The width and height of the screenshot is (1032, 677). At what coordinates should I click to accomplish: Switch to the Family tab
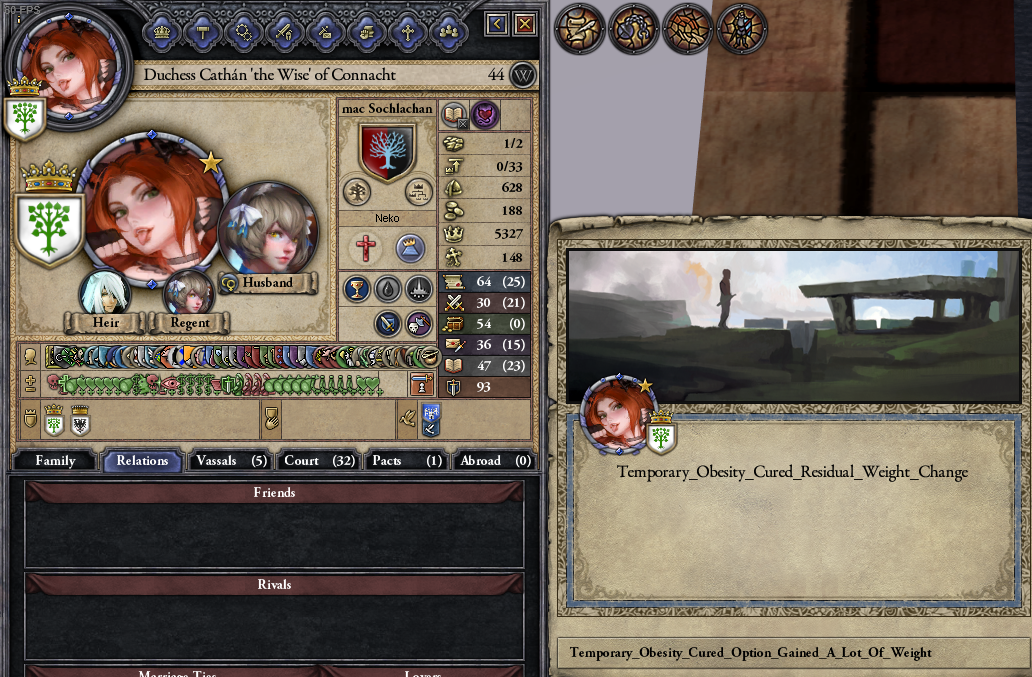[x=55, y=461]
